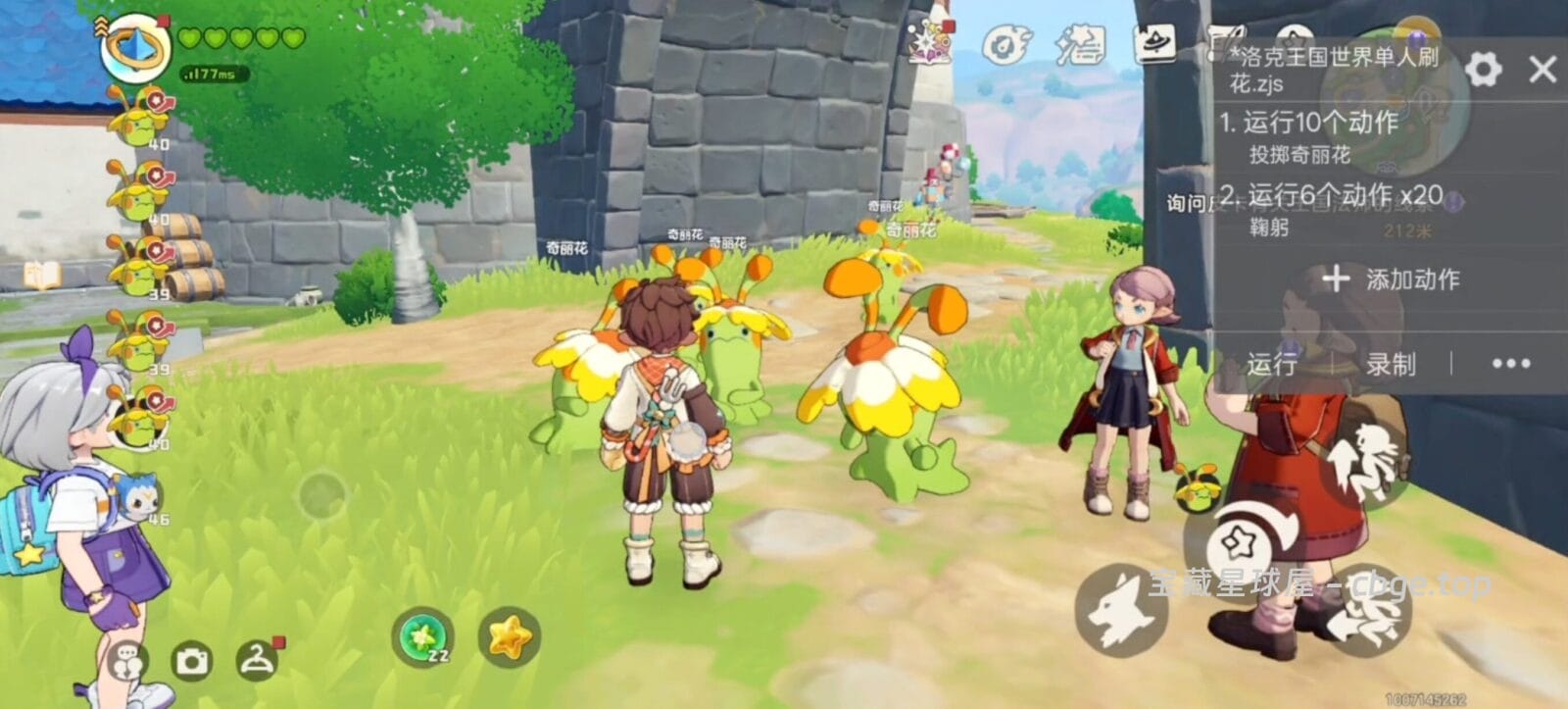Open the three-dot more options menu

point(1510,364)
